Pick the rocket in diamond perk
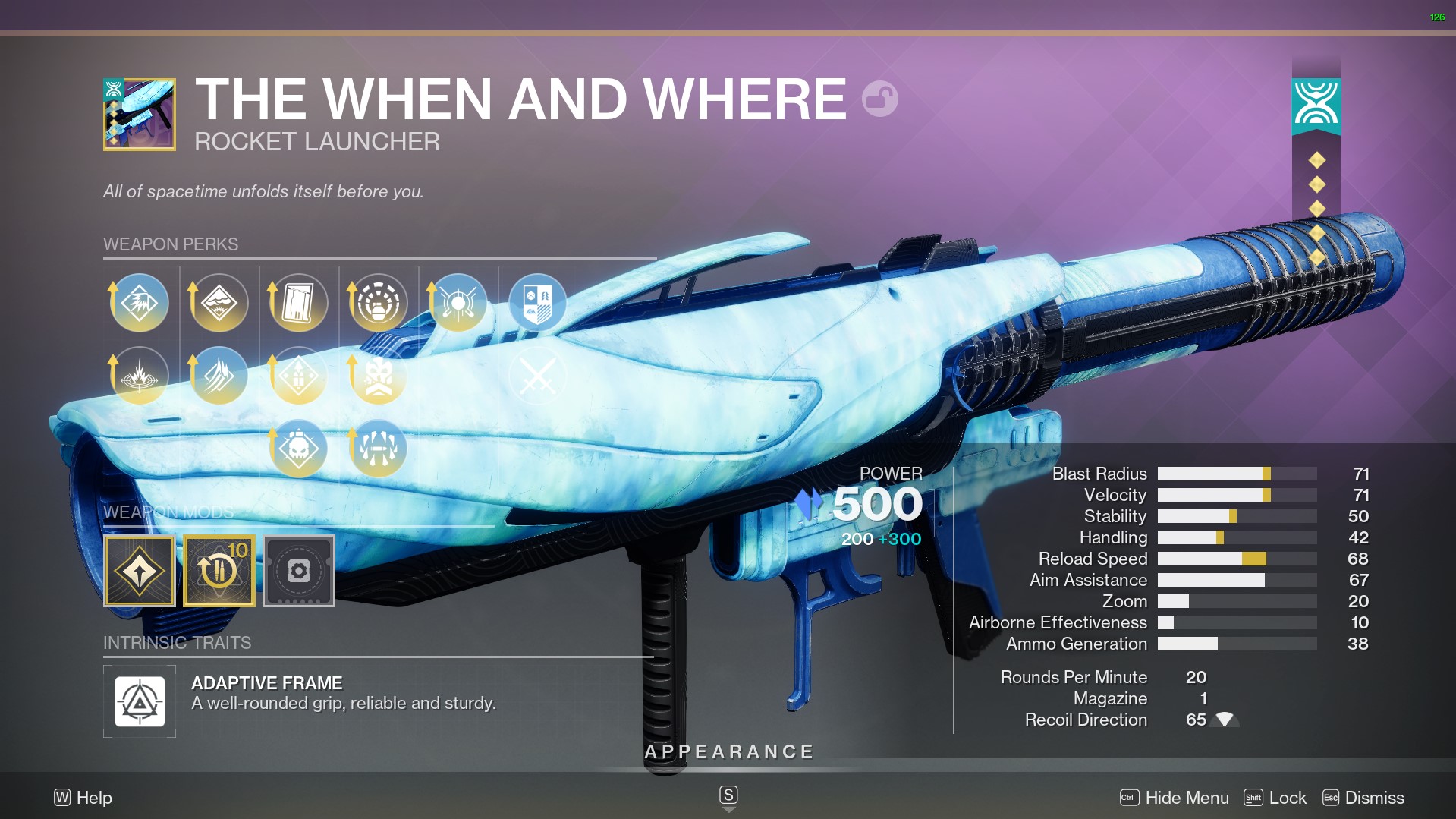Viewport: 1456px width, 819px height. [298, 376]
